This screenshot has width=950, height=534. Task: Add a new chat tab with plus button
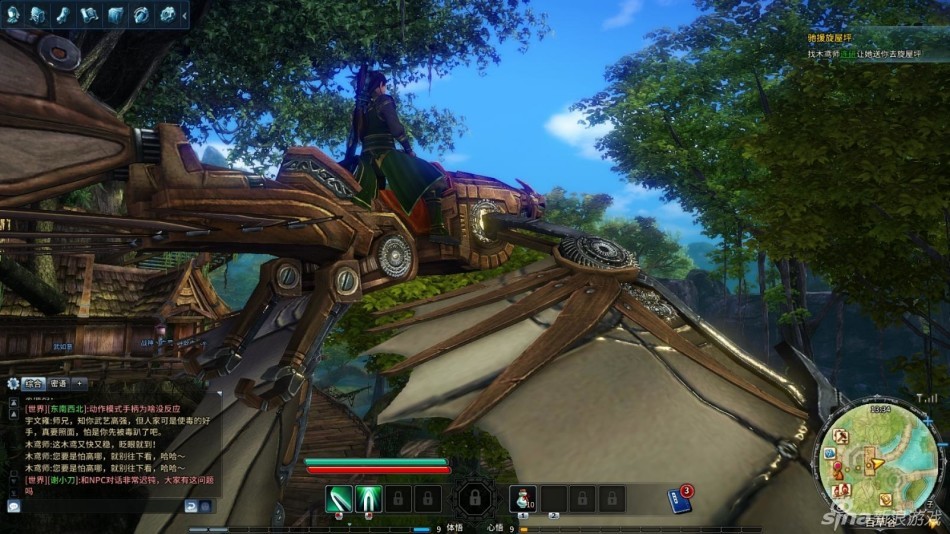[79, 383]
